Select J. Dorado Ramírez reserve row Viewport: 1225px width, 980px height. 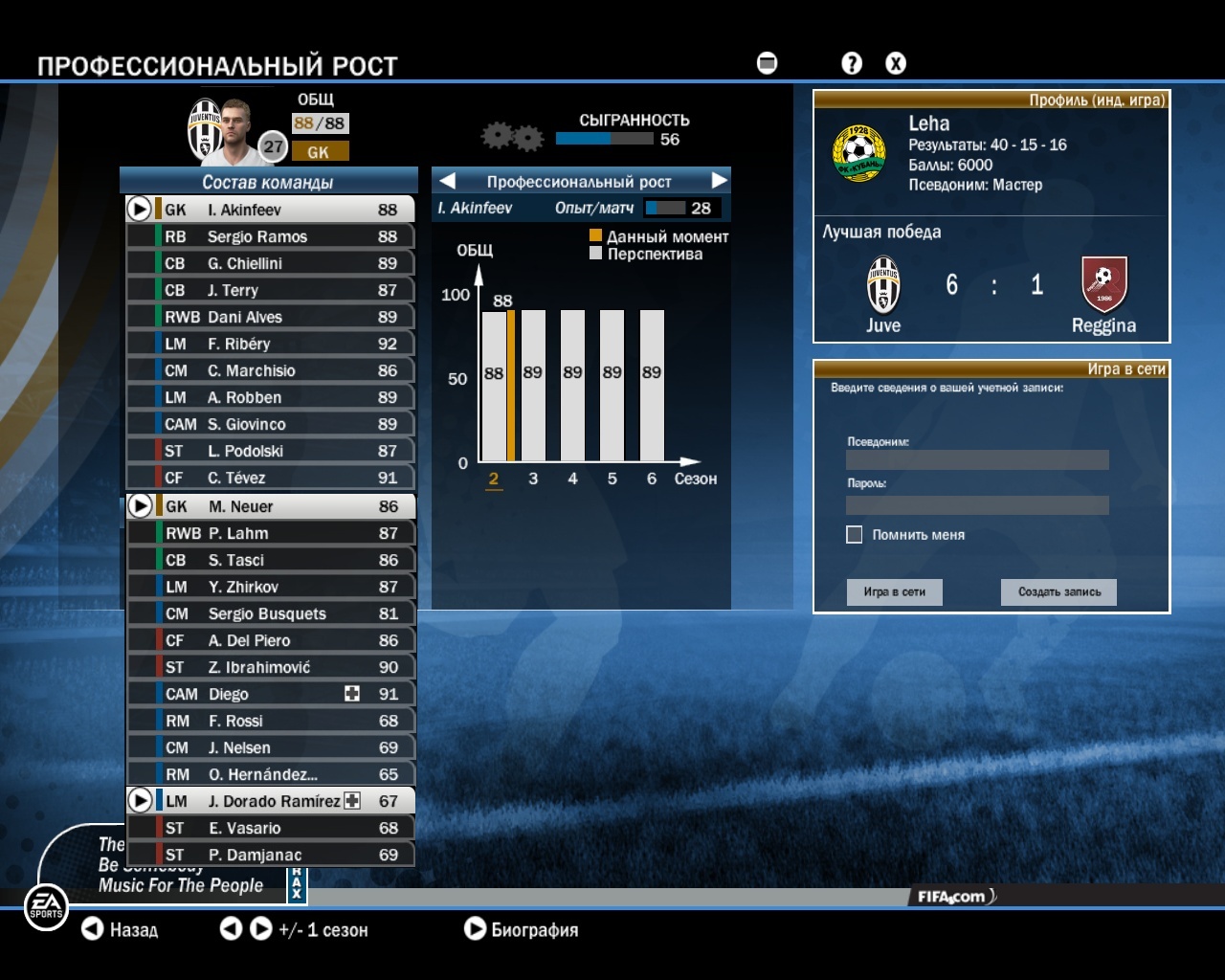click(271, 801)
